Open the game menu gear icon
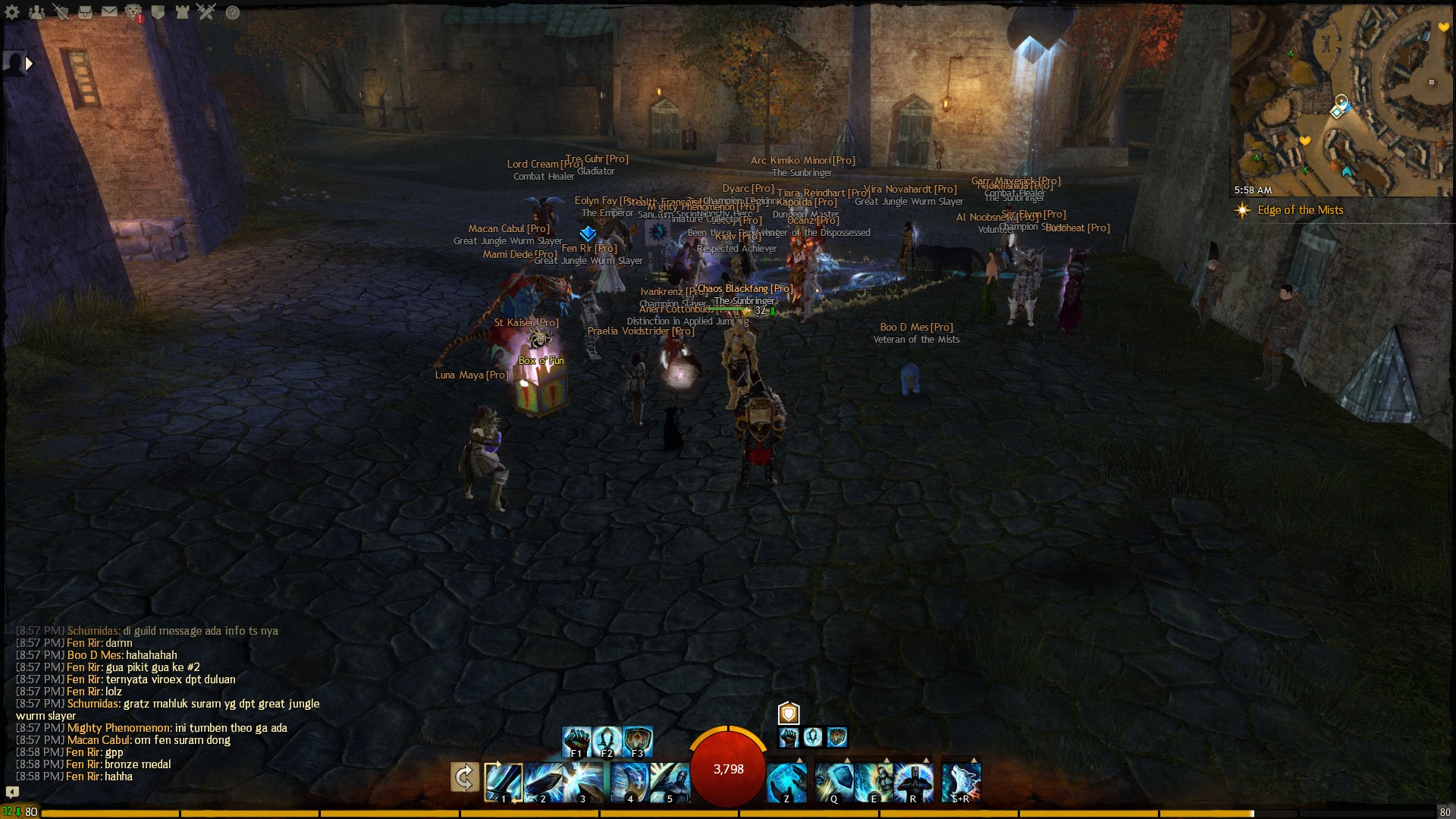1456x819 pixels. pyautogui.click(x=11, y=12)
